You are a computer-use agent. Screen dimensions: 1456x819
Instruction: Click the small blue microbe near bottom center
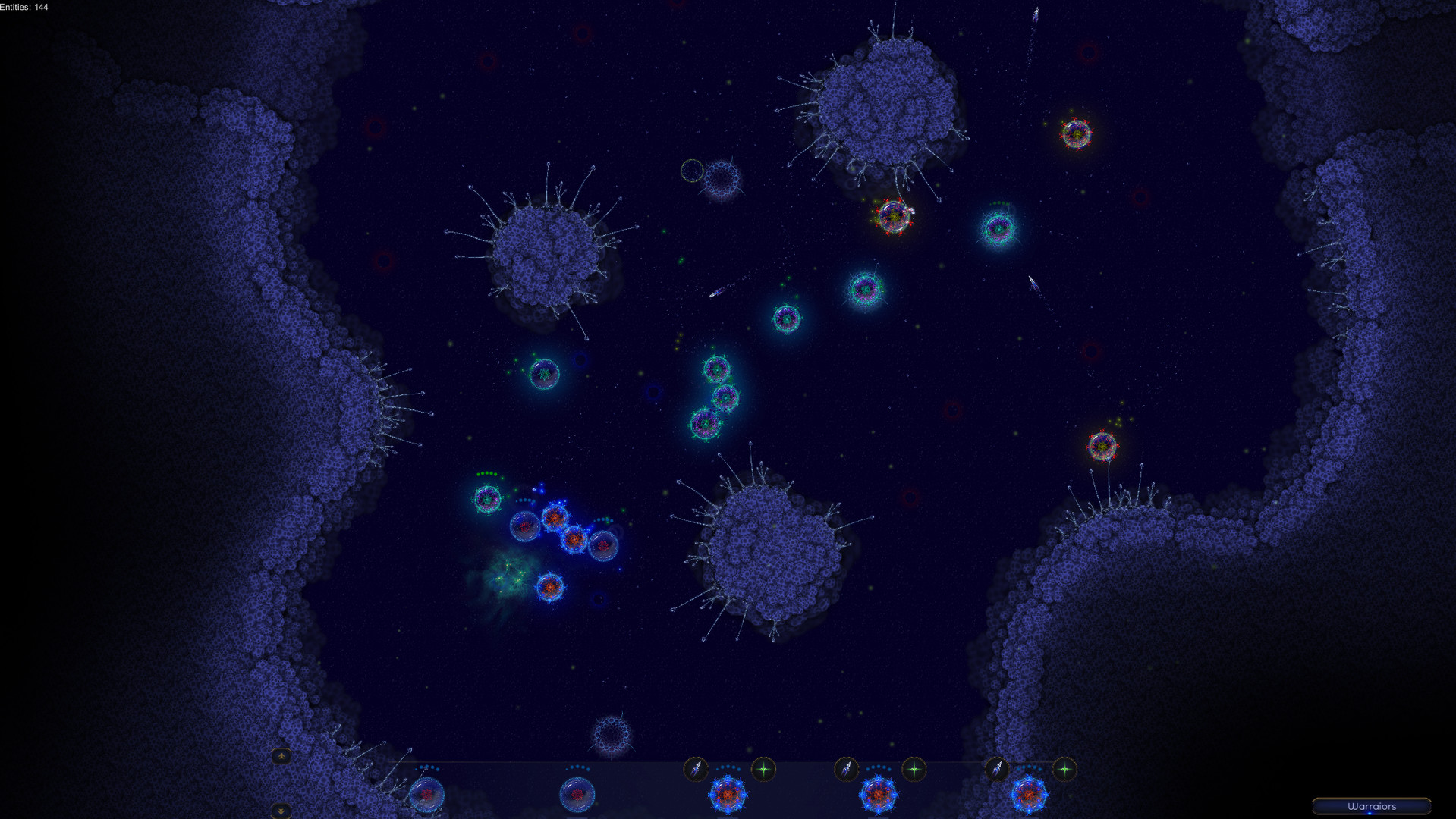(x=612, y=734)
